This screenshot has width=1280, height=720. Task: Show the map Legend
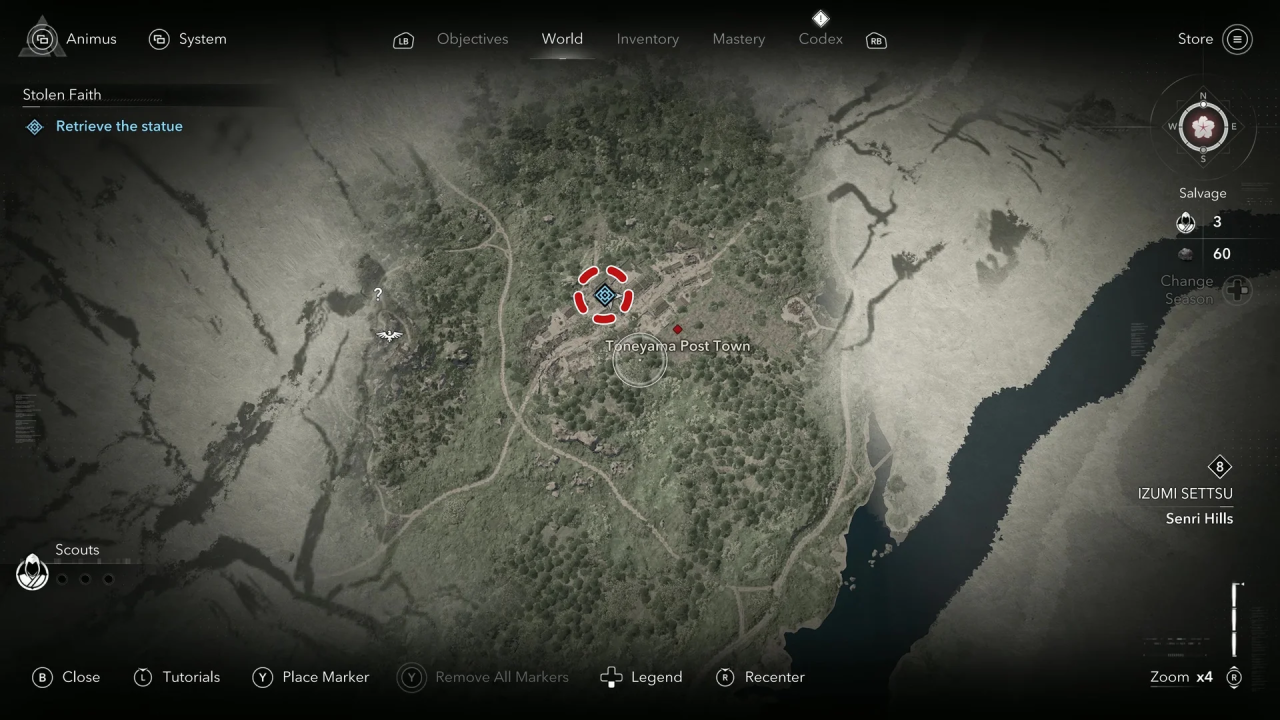tap(641, 677)
